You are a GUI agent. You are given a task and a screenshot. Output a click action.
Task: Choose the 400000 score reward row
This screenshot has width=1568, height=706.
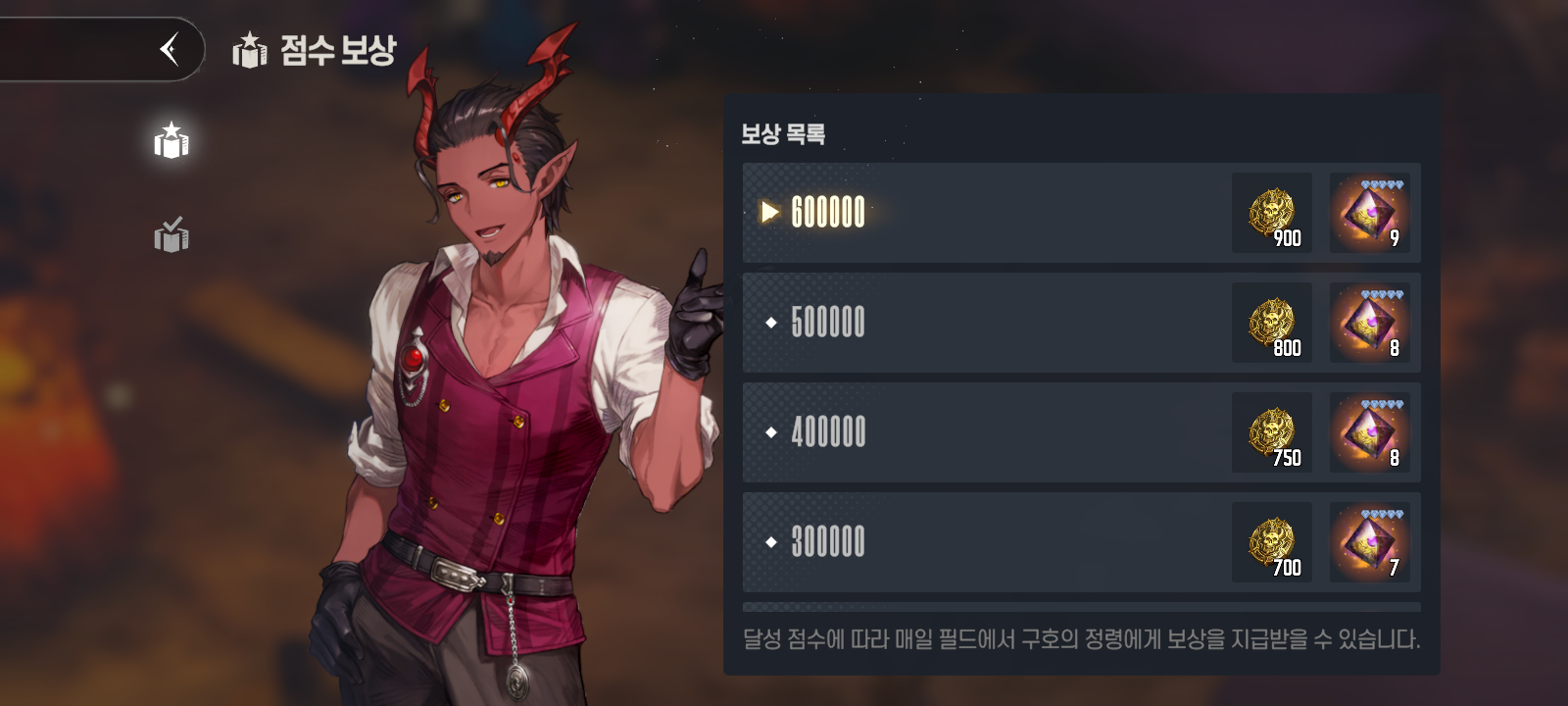(x=980, y=432)
